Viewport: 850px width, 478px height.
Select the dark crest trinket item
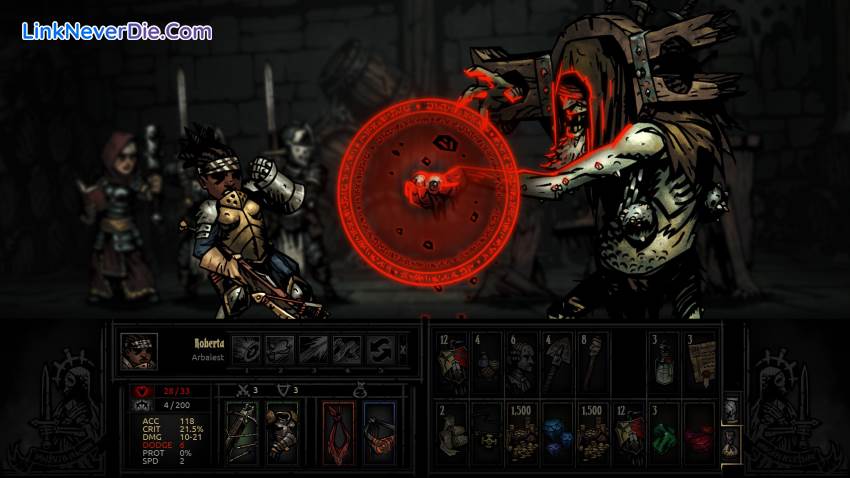coord(487,434)
